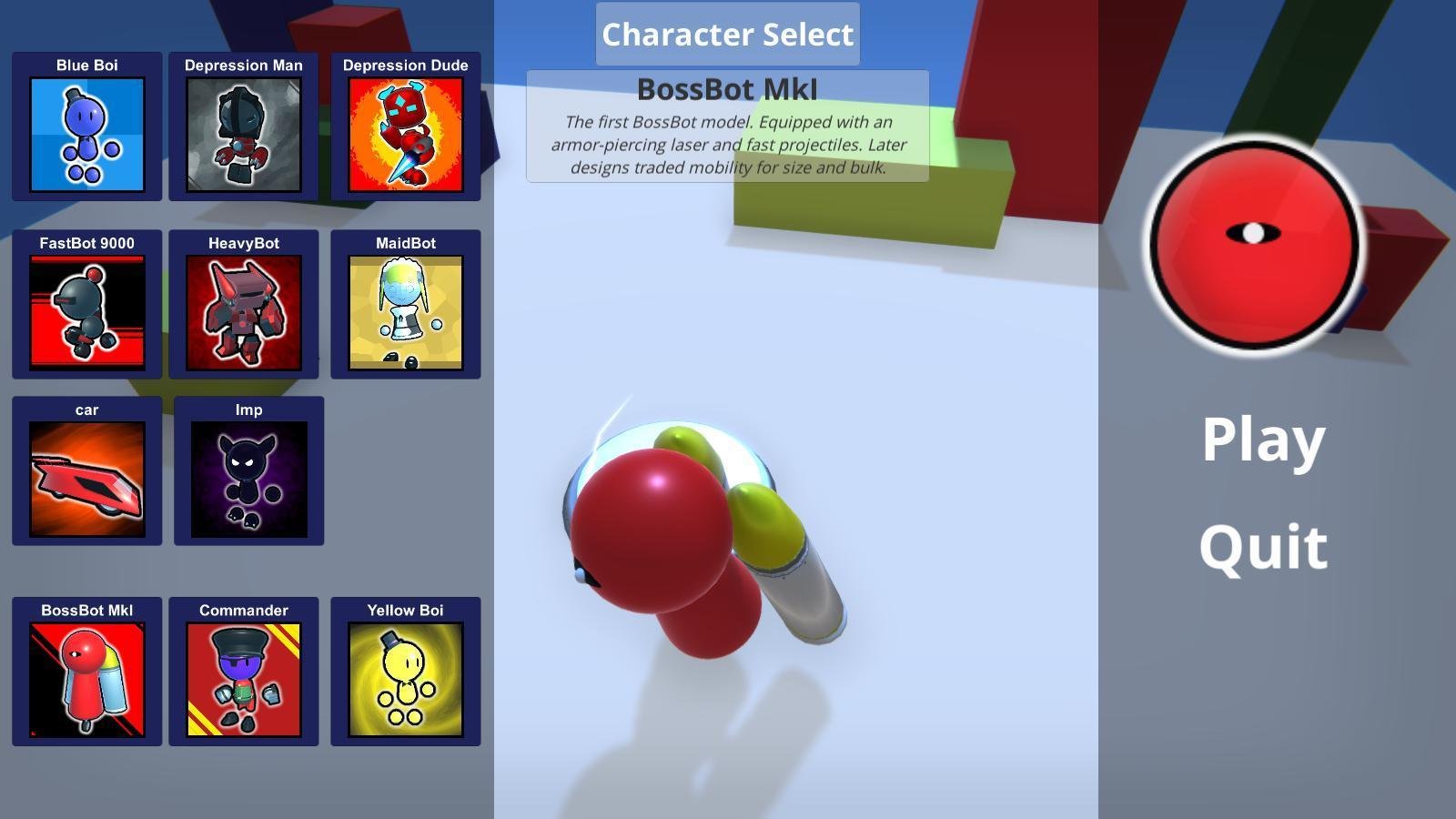1456x819 pixels.
Task: Select BossBot MkI from the character grid
Action: (86, 678)
